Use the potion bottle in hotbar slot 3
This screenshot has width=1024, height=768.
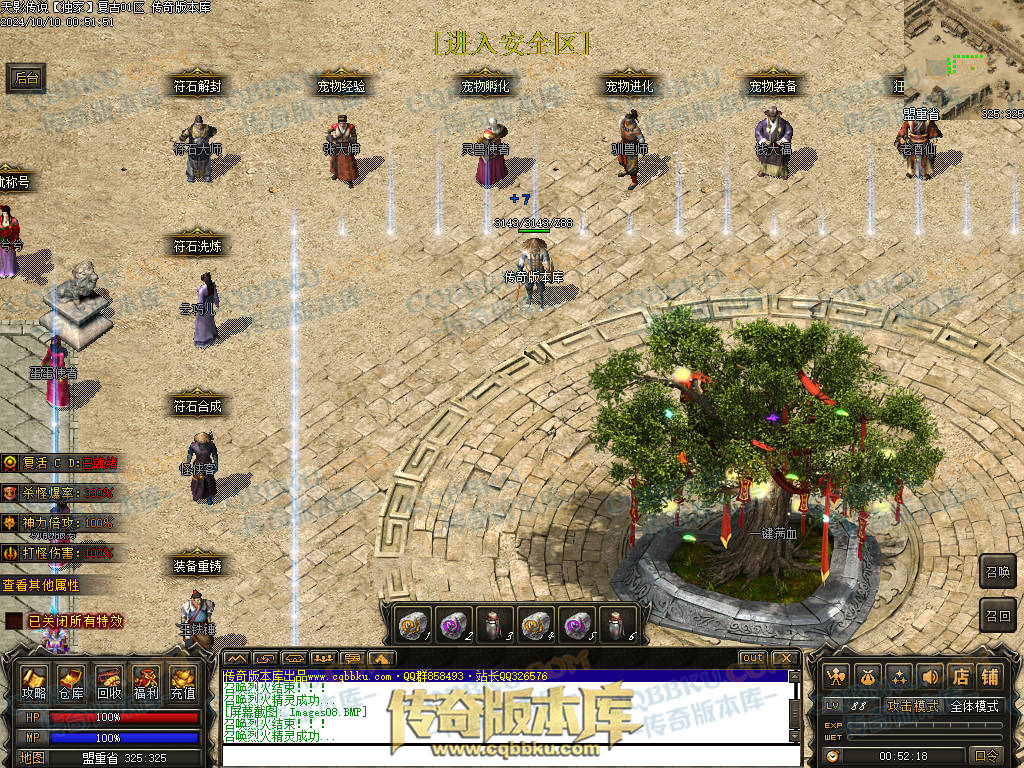(x=494, y=624)
